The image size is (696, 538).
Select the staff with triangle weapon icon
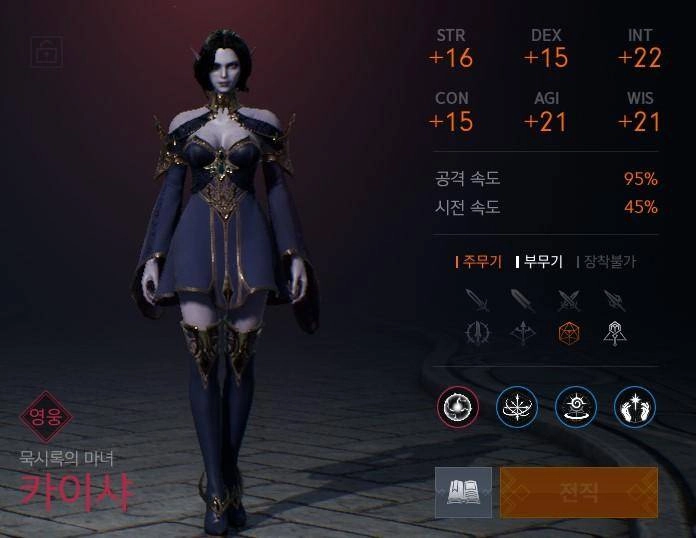(x=614, y=333)
